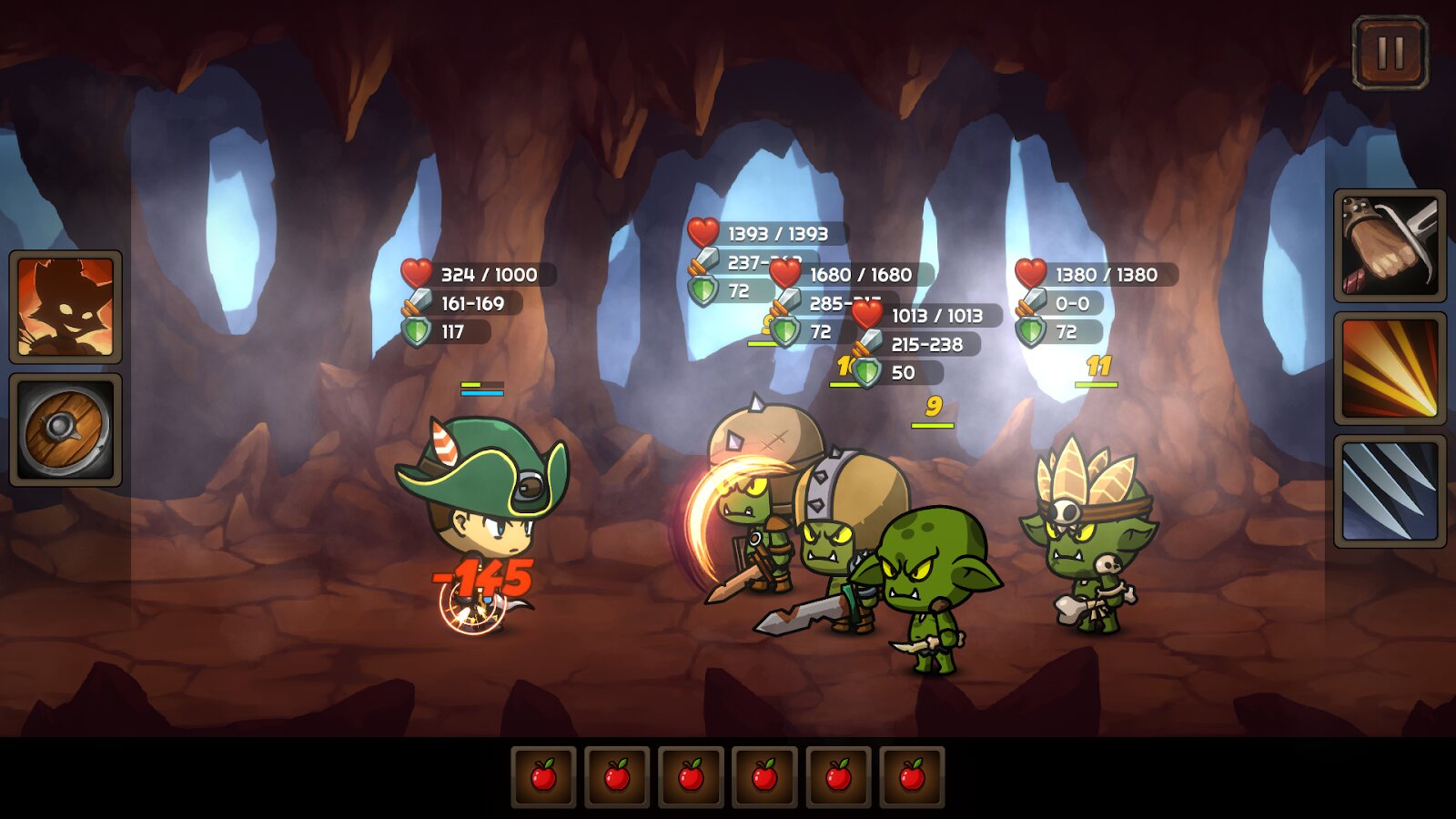Screen dimensions: 1456x819
Task: Use the wooden round shield ability
Action: [66, 430]
